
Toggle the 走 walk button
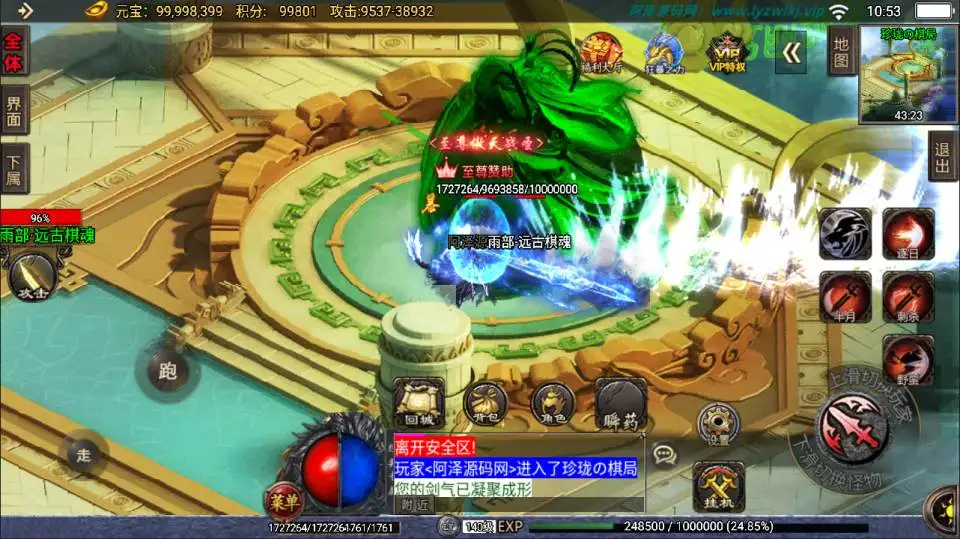click(x=84, y=455)
